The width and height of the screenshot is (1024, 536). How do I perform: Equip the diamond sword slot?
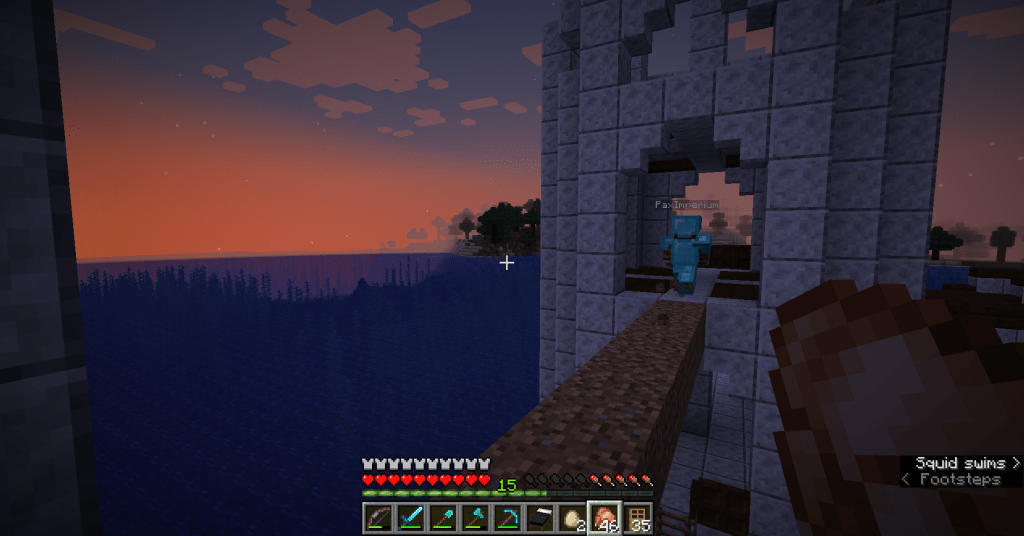pyautogui.click(x=410, y=517)
